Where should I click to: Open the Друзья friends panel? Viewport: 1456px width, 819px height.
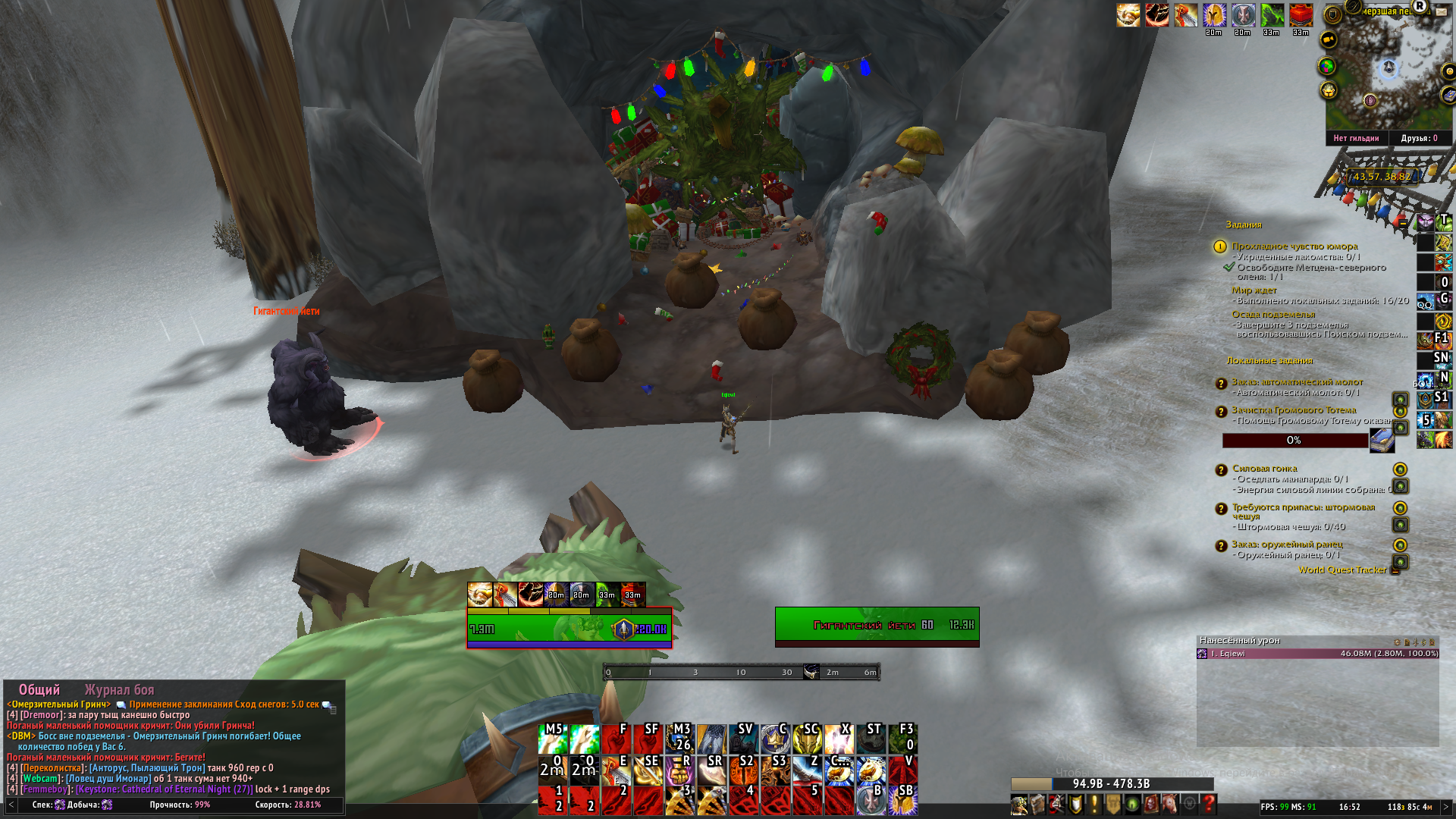pyautogui.click(x=1419, y=138)
